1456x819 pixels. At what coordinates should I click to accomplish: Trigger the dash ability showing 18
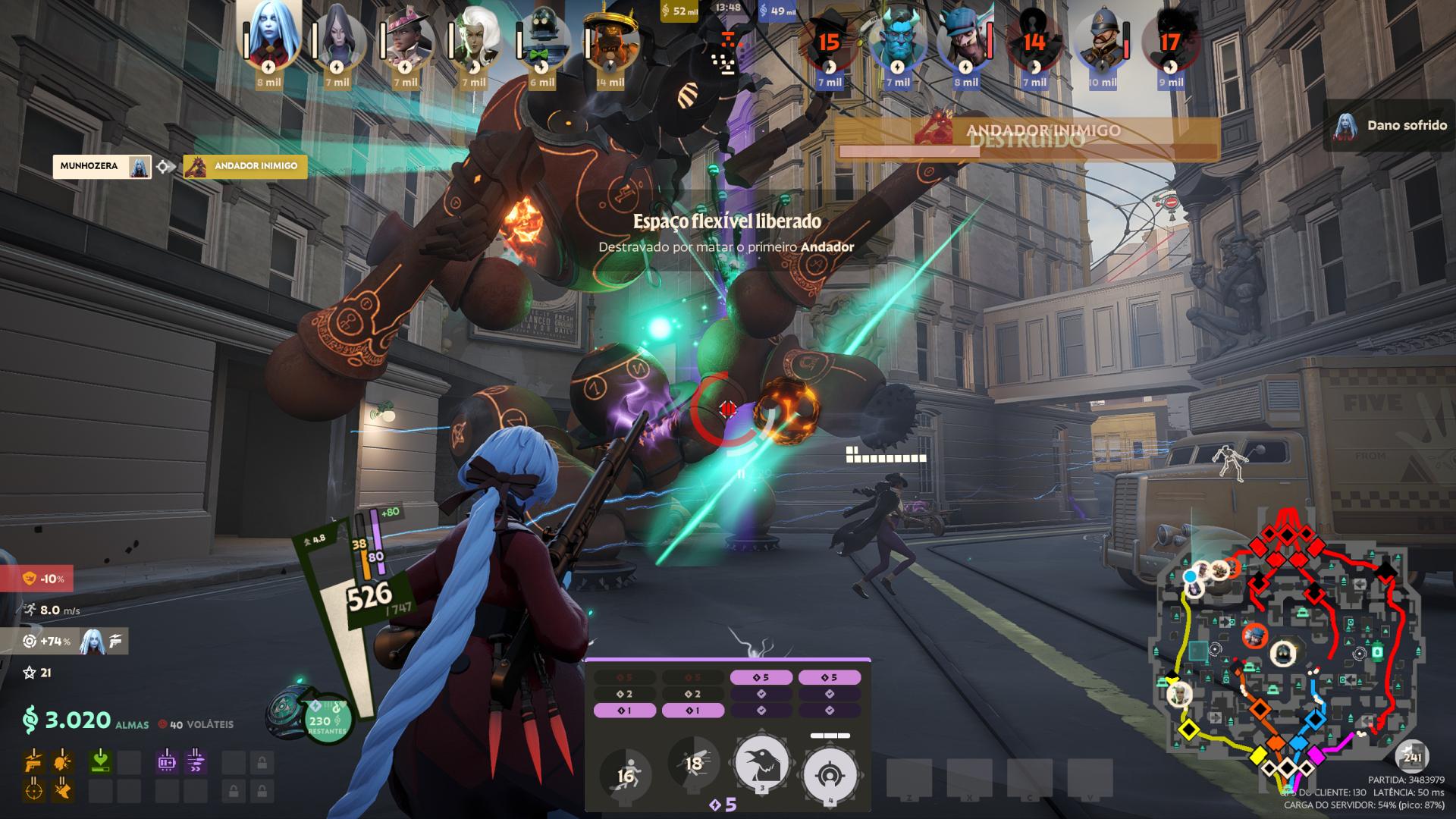pyautogui.click(x=694, y=764)
